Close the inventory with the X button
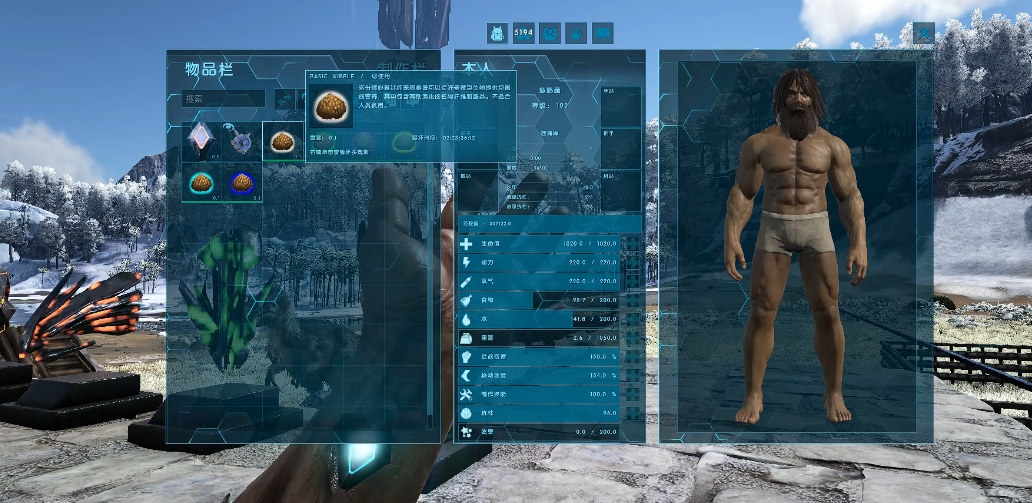Screen dimensions: 1032x503 923,33
